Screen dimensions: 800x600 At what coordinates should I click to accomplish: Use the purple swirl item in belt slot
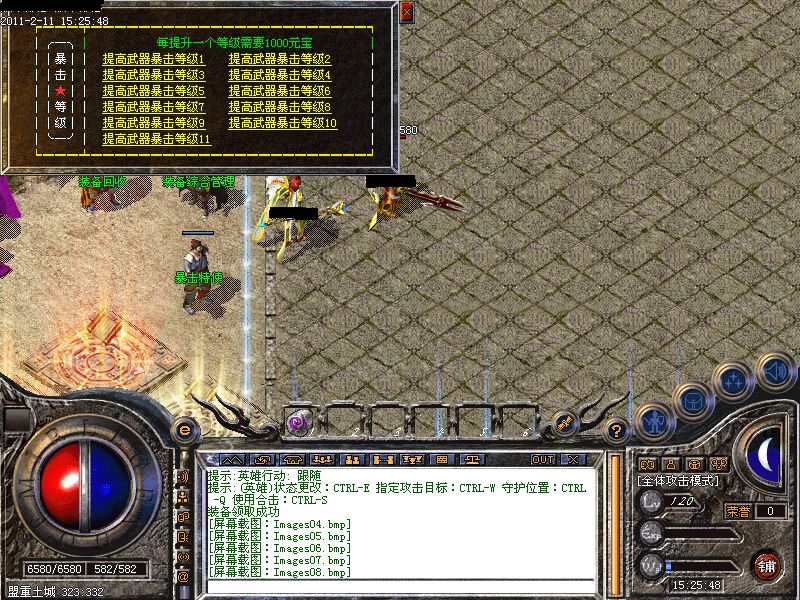click(x=297, y=422)
